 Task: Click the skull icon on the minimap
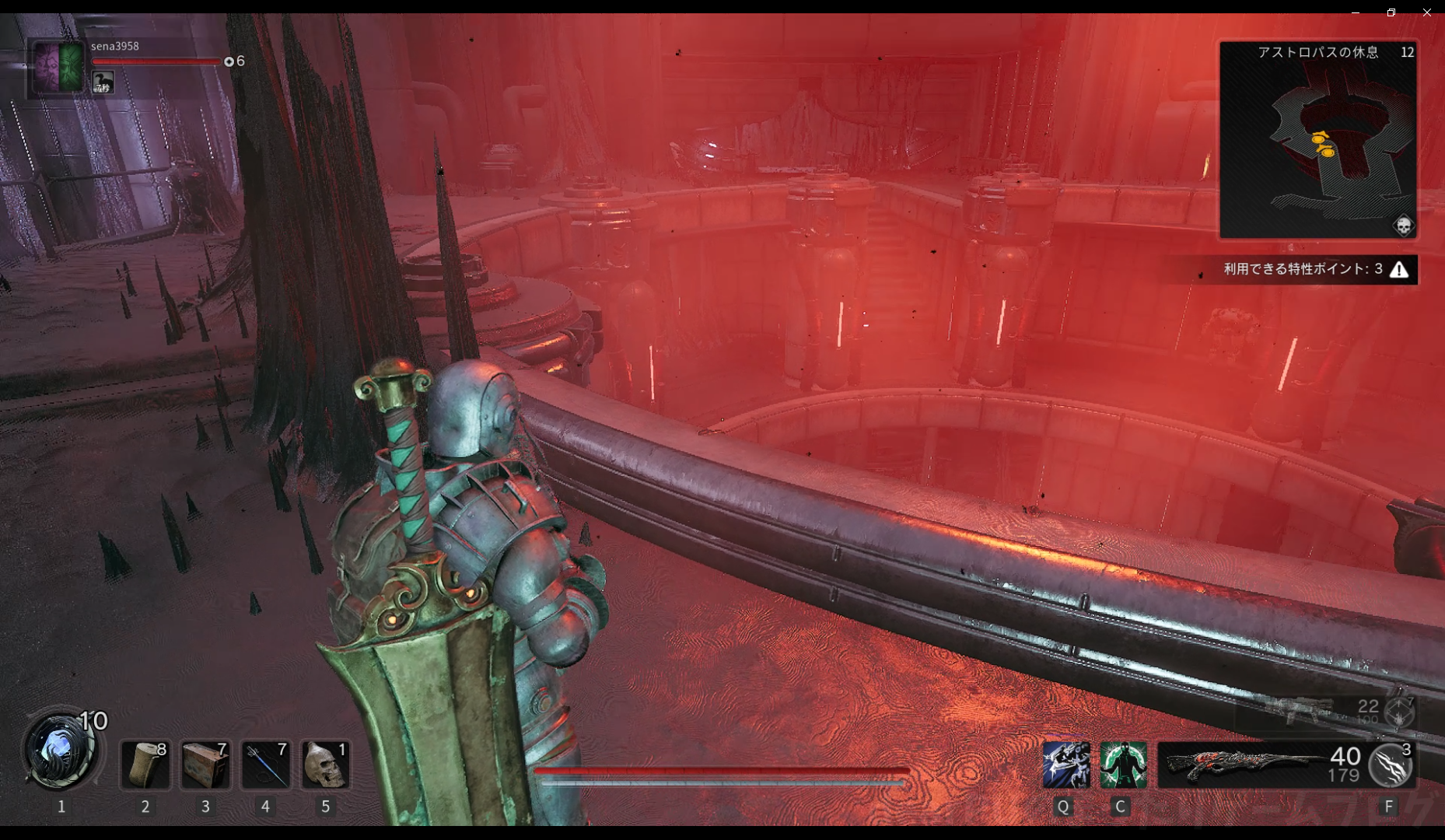pyautogui.click(x=1403, y=226)
